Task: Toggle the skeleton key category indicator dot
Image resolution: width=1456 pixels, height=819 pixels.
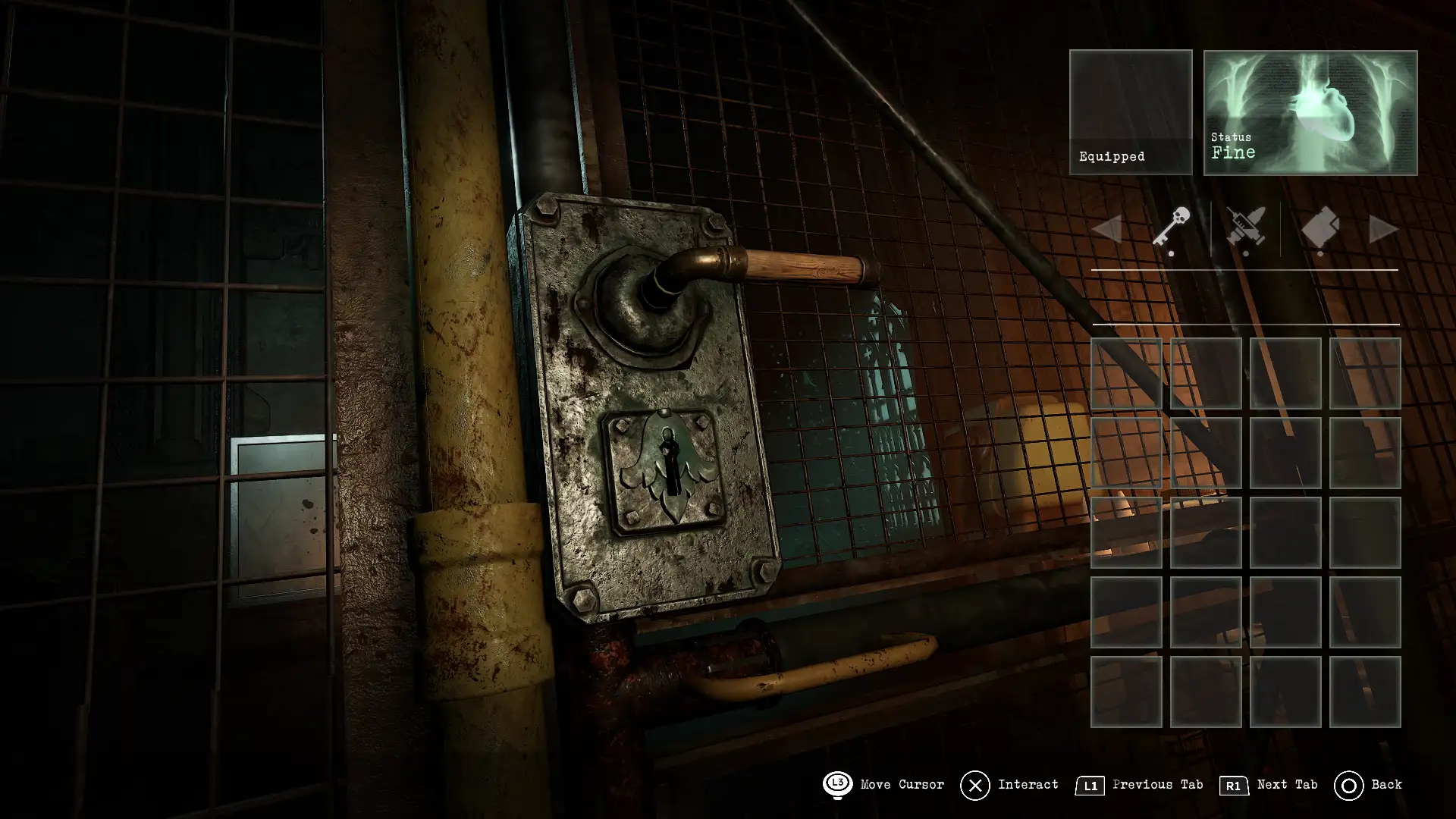Action: pos(1172,253)
